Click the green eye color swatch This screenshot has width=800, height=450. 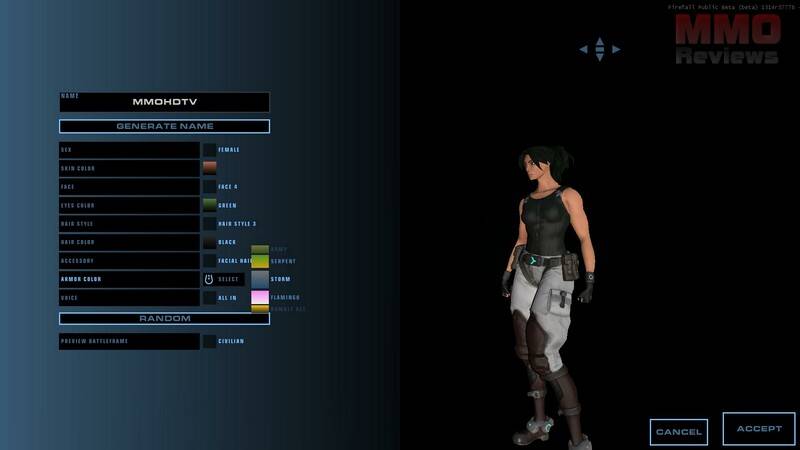pos(210,205)
